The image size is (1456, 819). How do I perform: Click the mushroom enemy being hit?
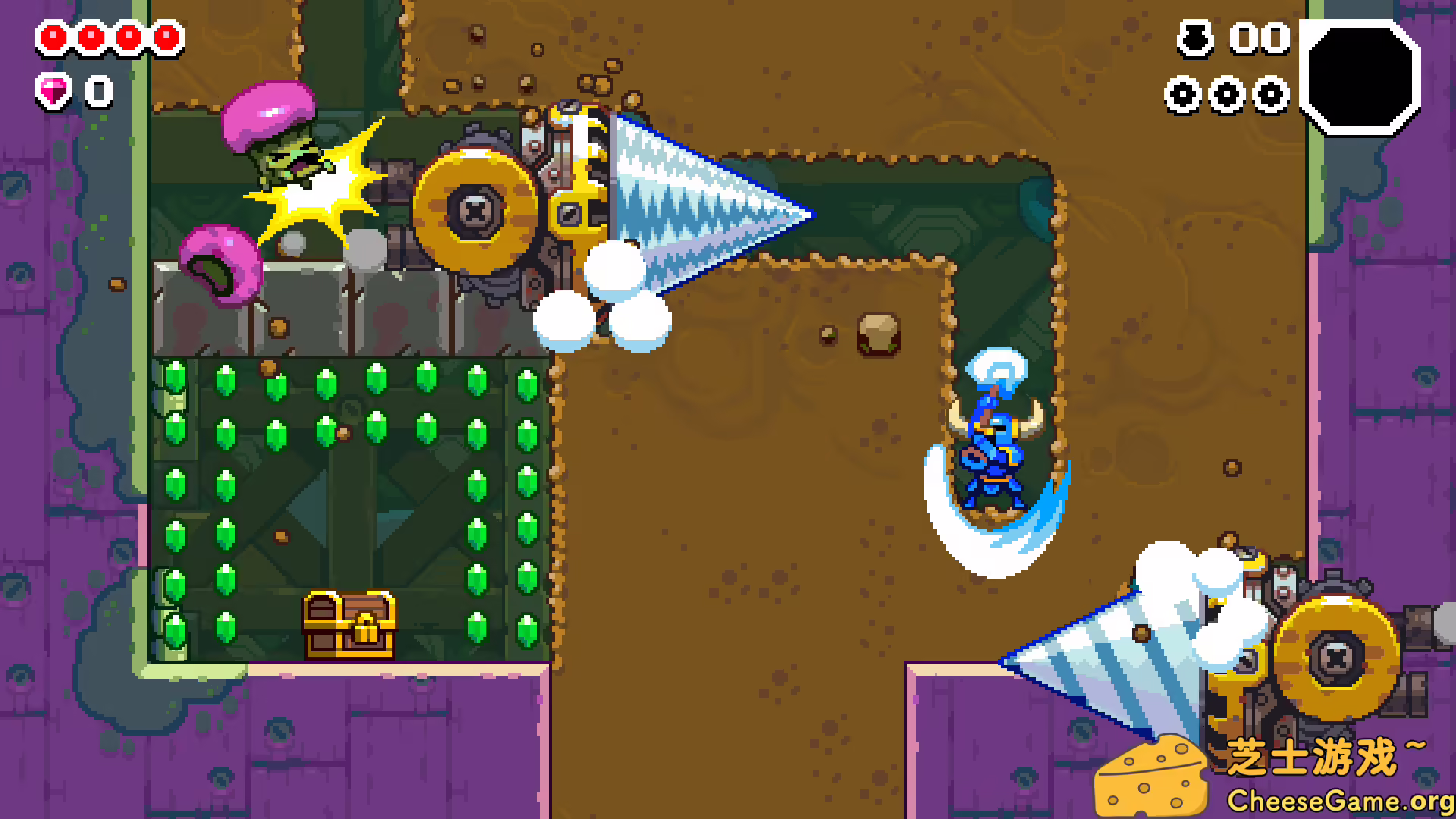[281, 144]
